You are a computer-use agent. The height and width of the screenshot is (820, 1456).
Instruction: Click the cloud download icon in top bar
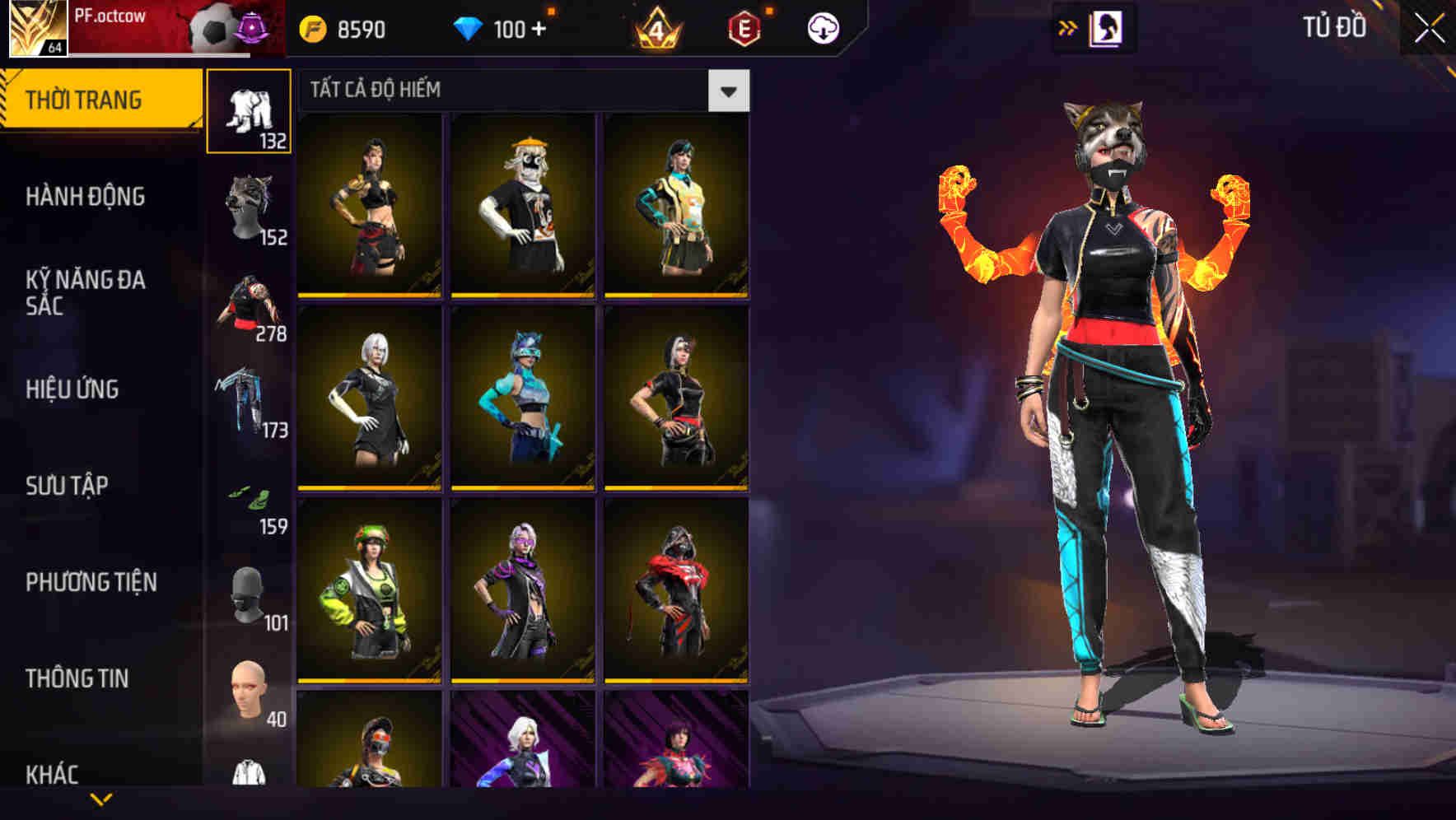tap(823, 26)
